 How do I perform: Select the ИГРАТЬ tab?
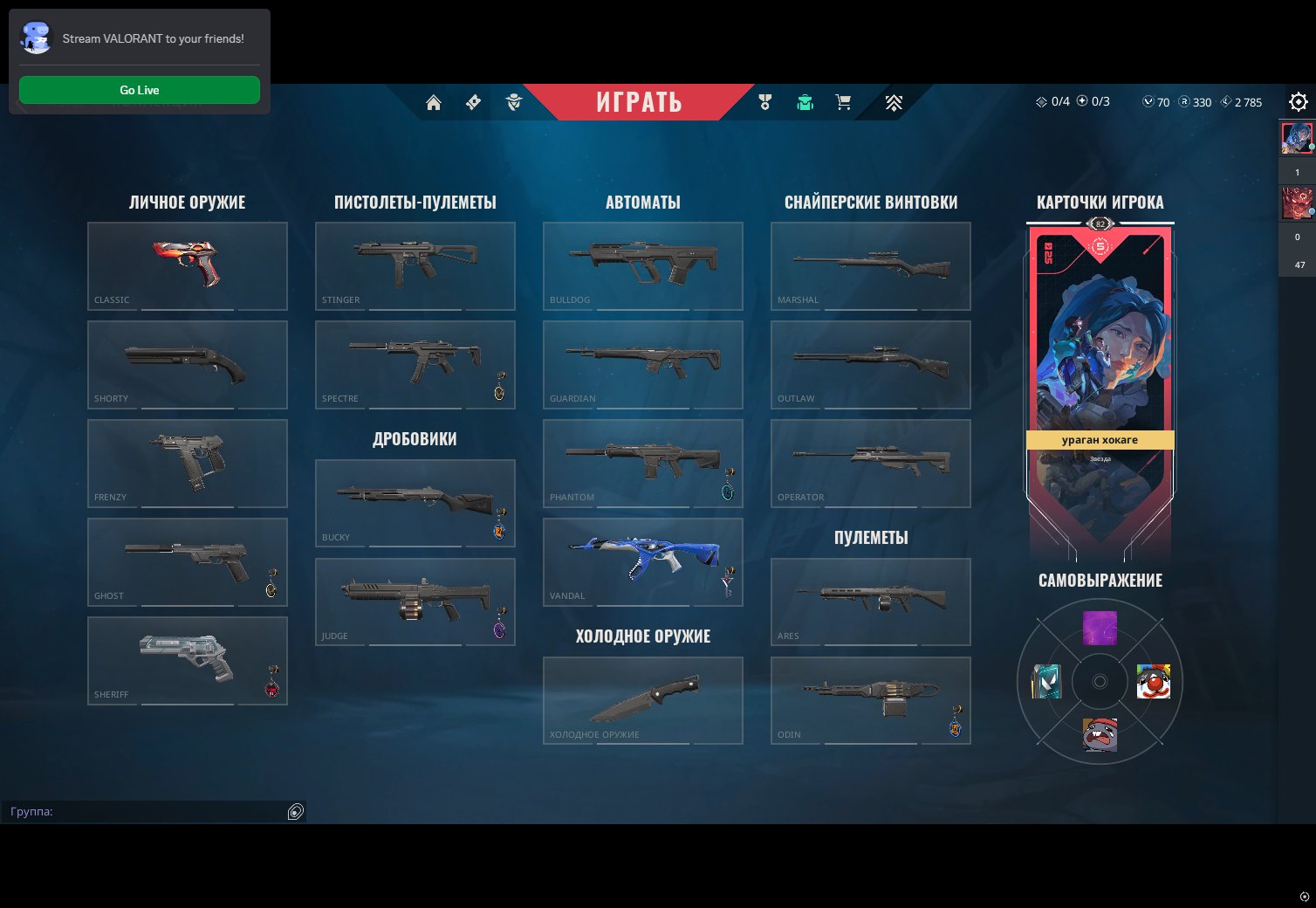pos(642,101)
